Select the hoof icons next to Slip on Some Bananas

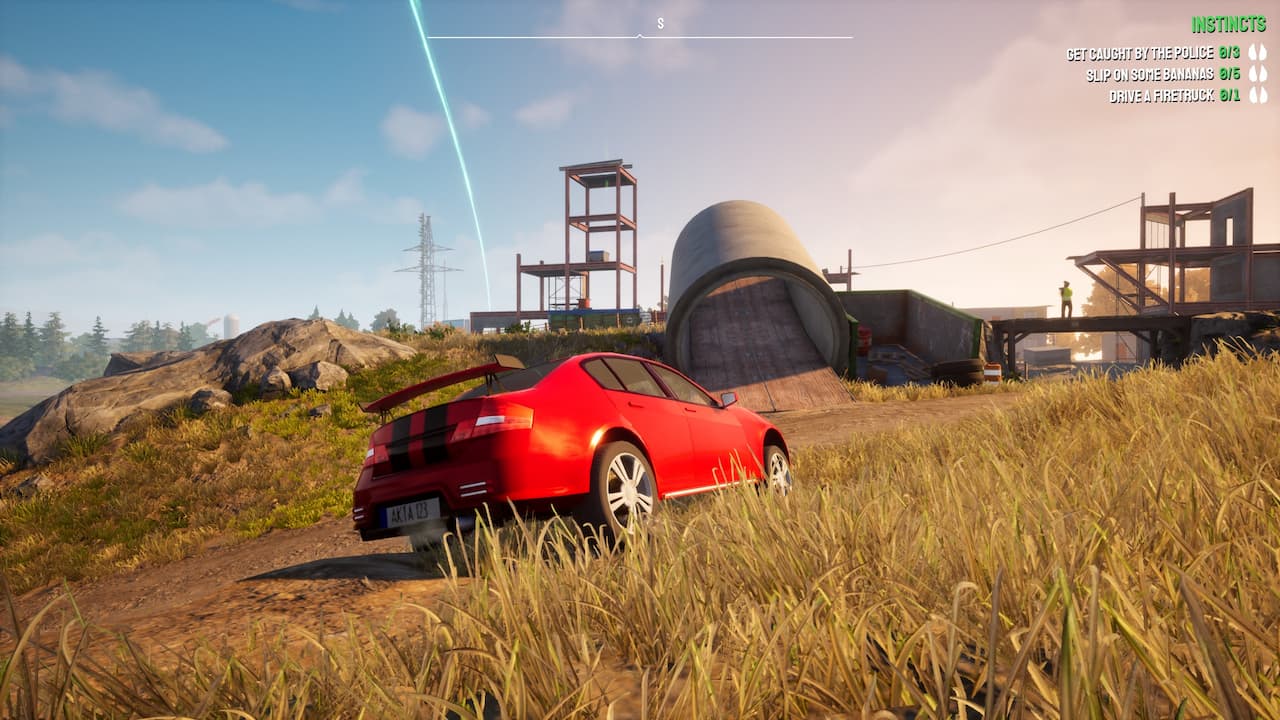tap(1258, 73)
